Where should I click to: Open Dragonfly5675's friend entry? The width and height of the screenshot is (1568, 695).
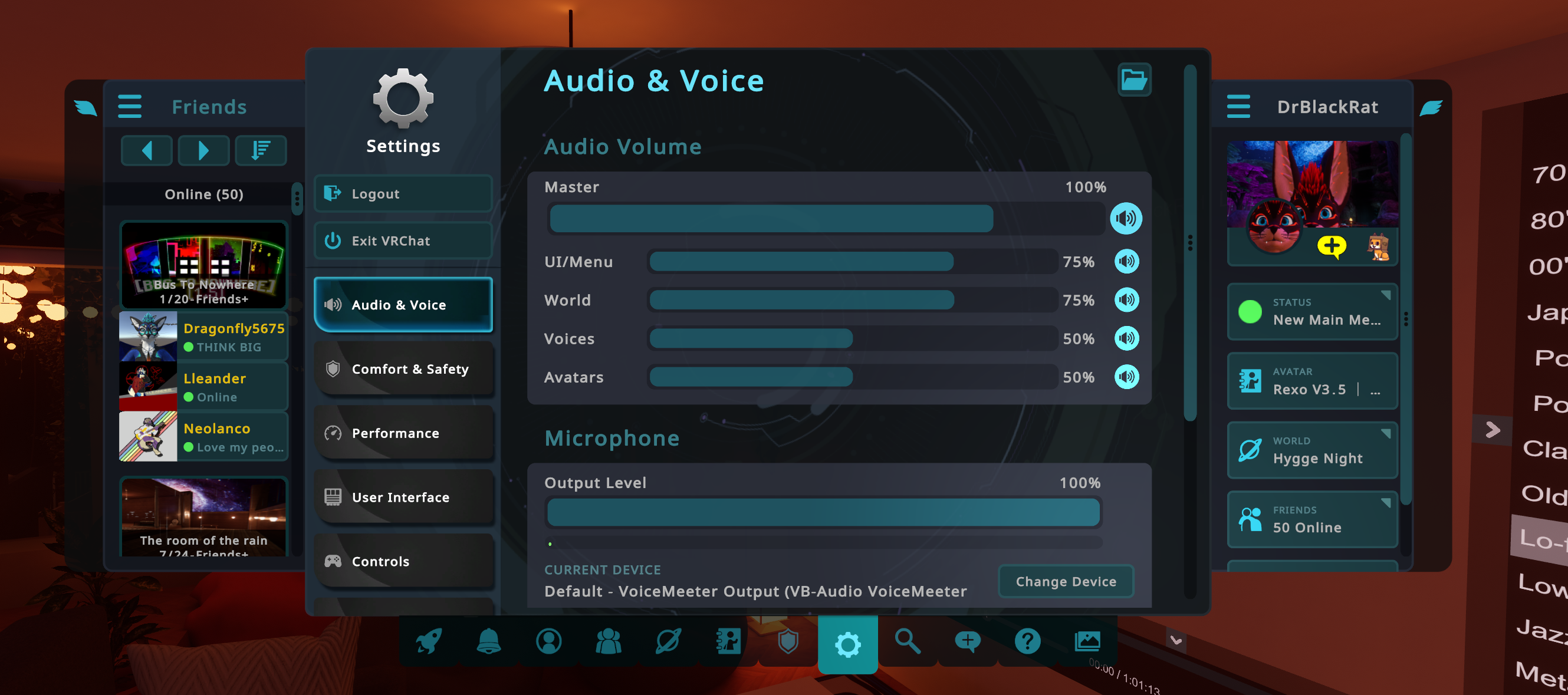point(203,337)
